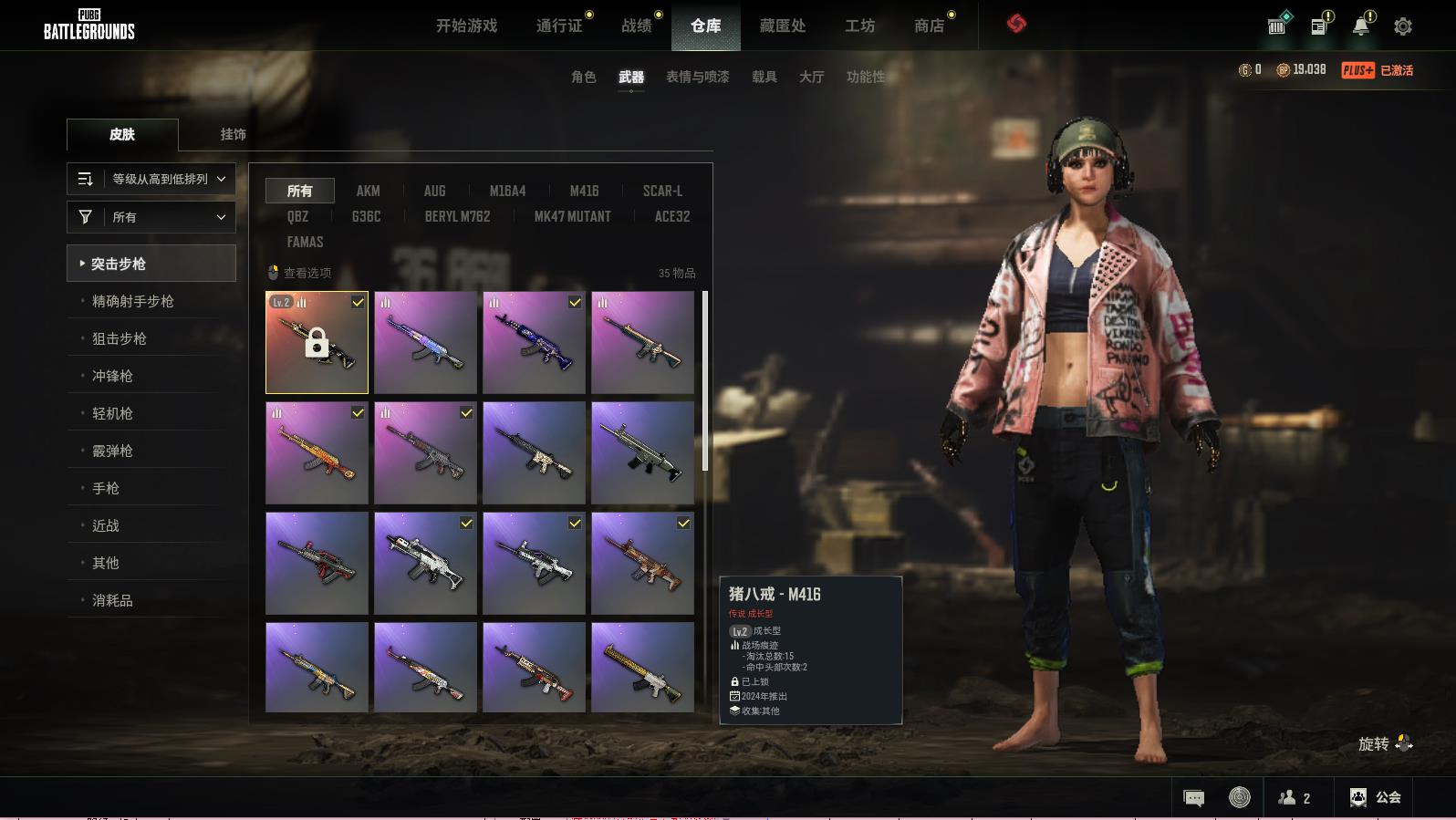Screen dimensions: 1456x820
Task: Show the 手枪 category skins
Action: coord(106,488)
